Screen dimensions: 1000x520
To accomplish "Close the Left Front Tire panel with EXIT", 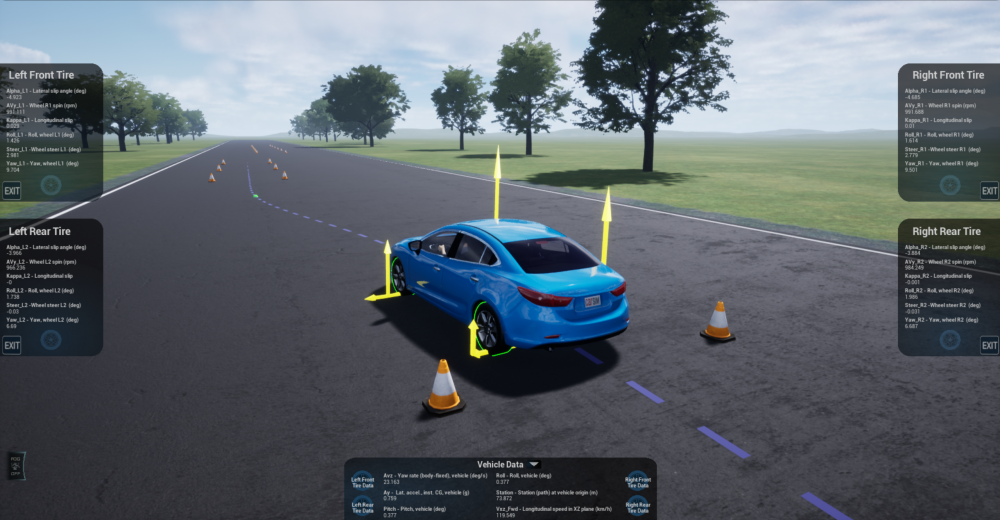I will pos(12,191).
